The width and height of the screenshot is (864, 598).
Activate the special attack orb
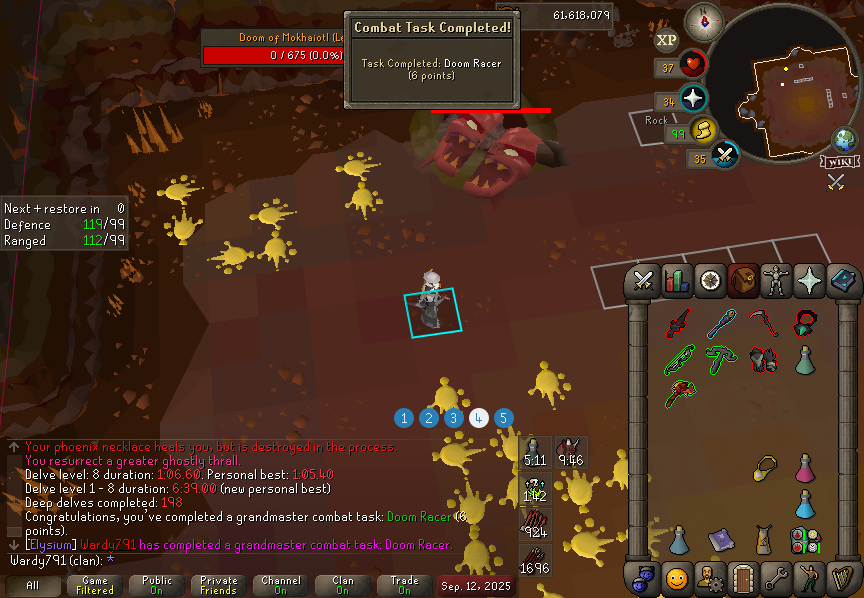pos(724,157)
